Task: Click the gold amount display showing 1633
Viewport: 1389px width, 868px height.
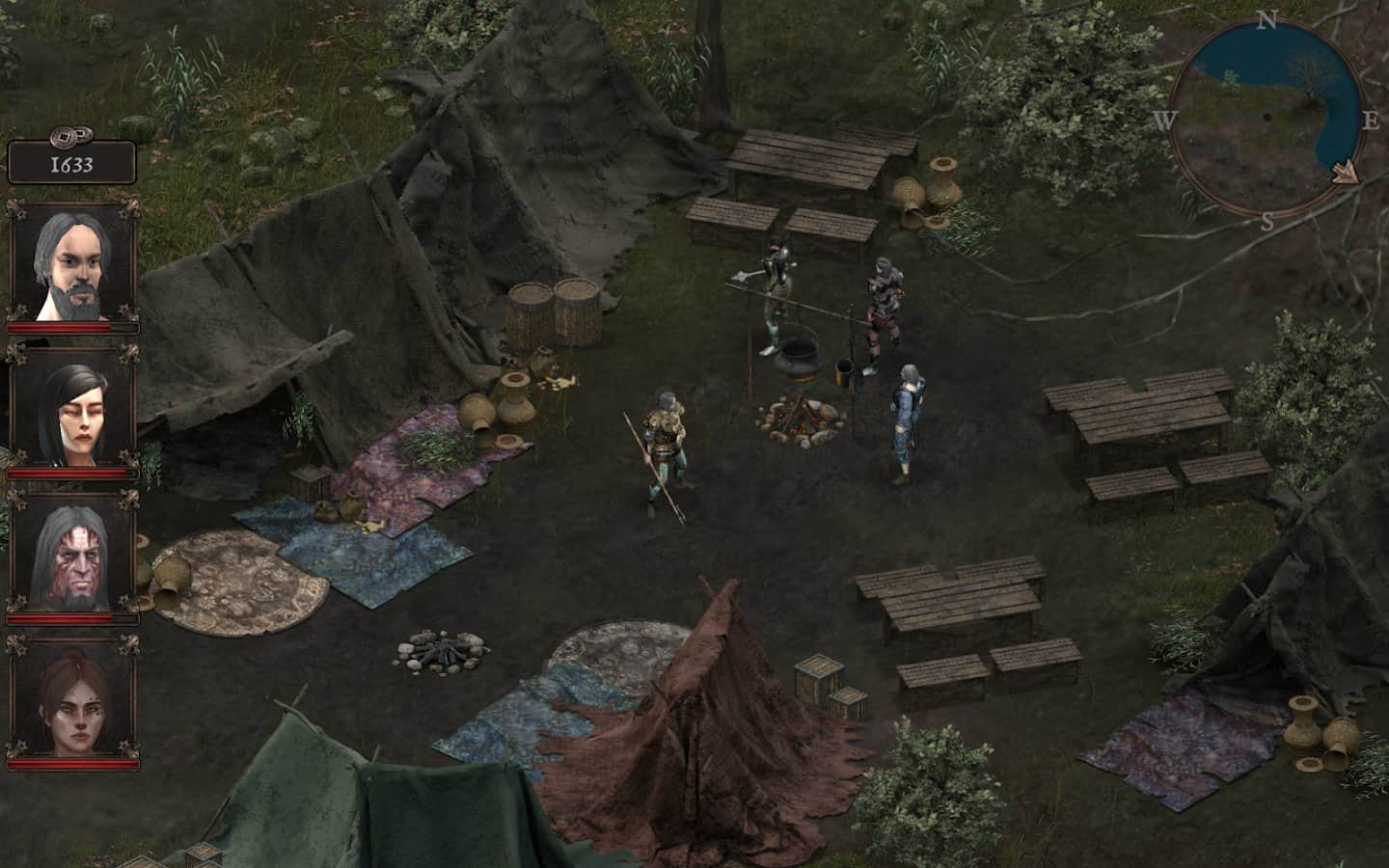Action: coord(69,165)
